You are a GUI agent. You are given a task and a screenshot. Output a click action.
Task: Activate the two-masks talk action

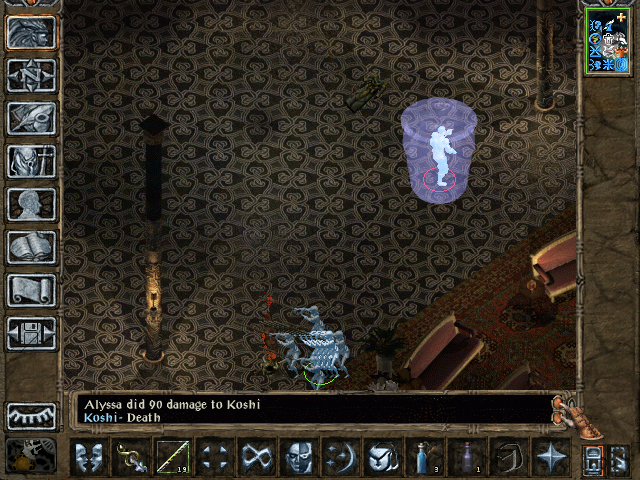click(x=90, y=458)
